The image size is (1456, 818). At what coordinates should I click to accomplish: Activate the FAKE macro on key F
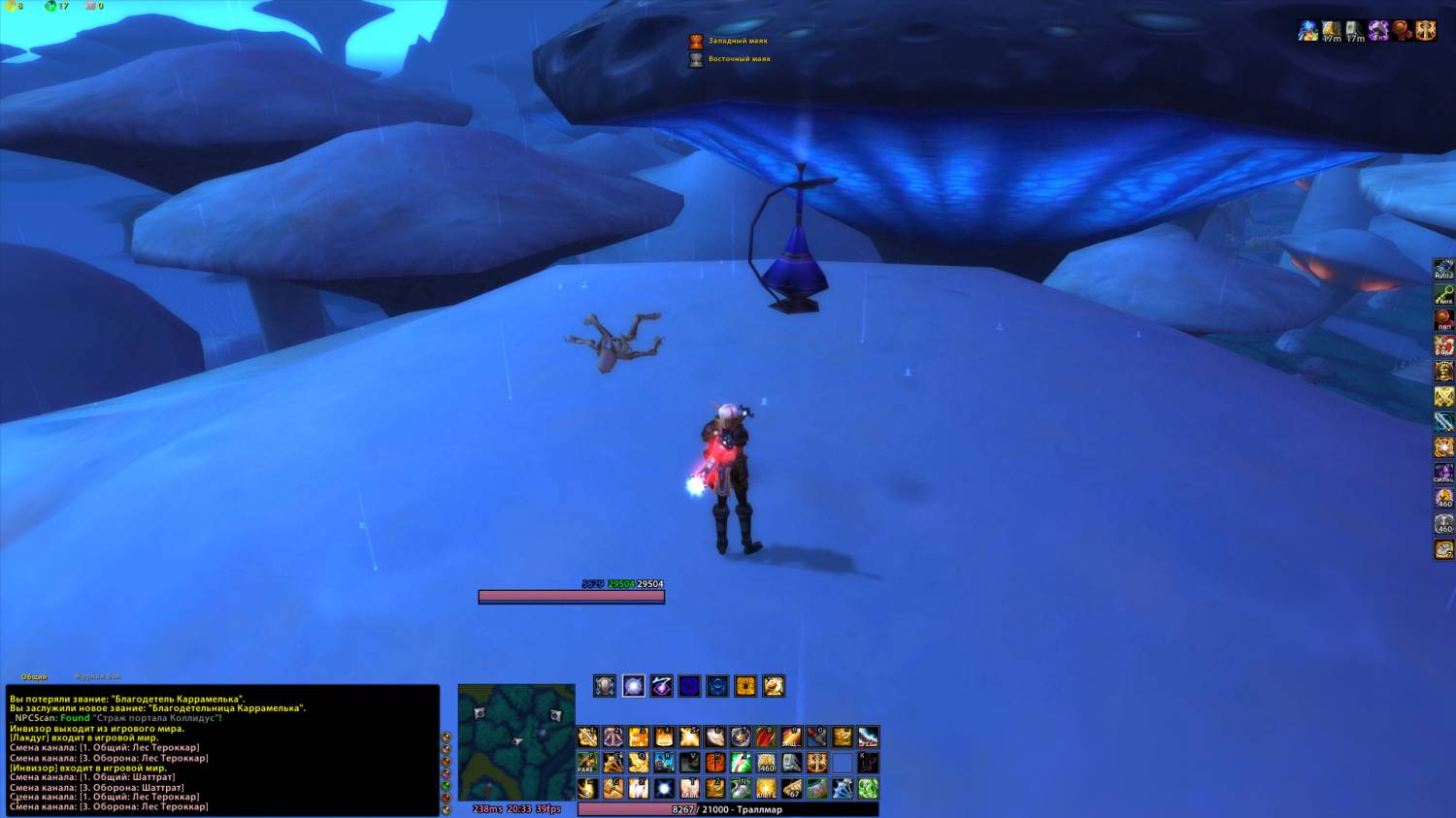588,763
